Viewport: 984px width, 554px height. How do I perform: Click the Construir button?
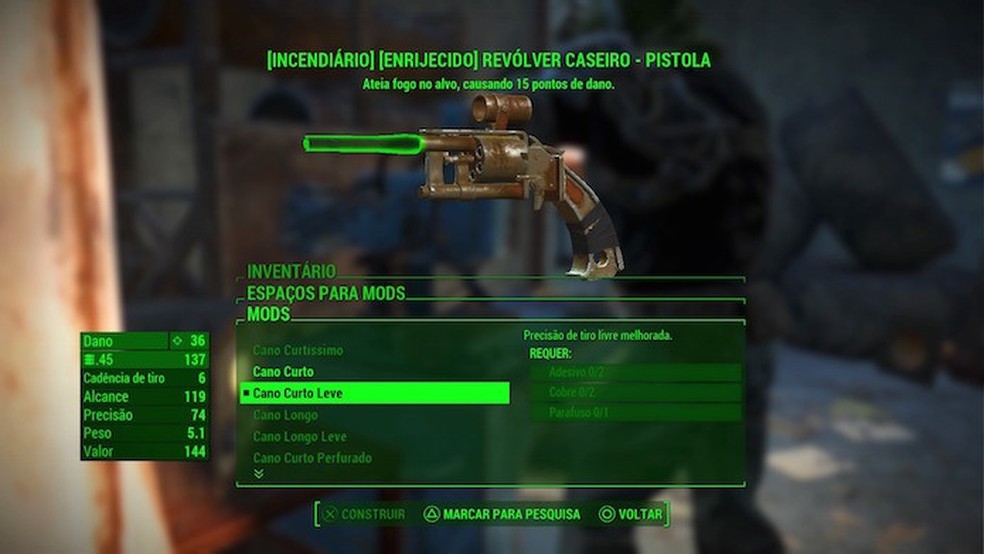pos(363,514)
